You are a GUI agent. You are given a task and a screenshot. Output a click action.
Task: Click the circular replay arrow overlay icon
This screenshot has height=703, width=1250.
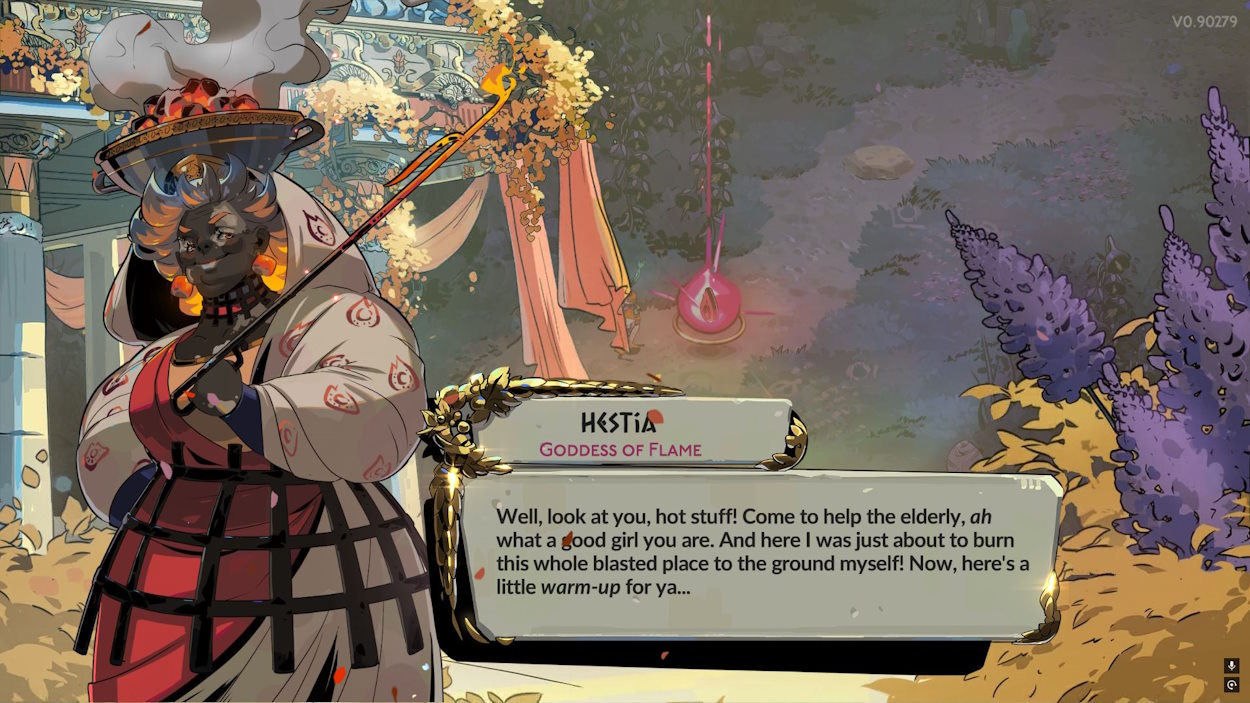point(1231,685)
